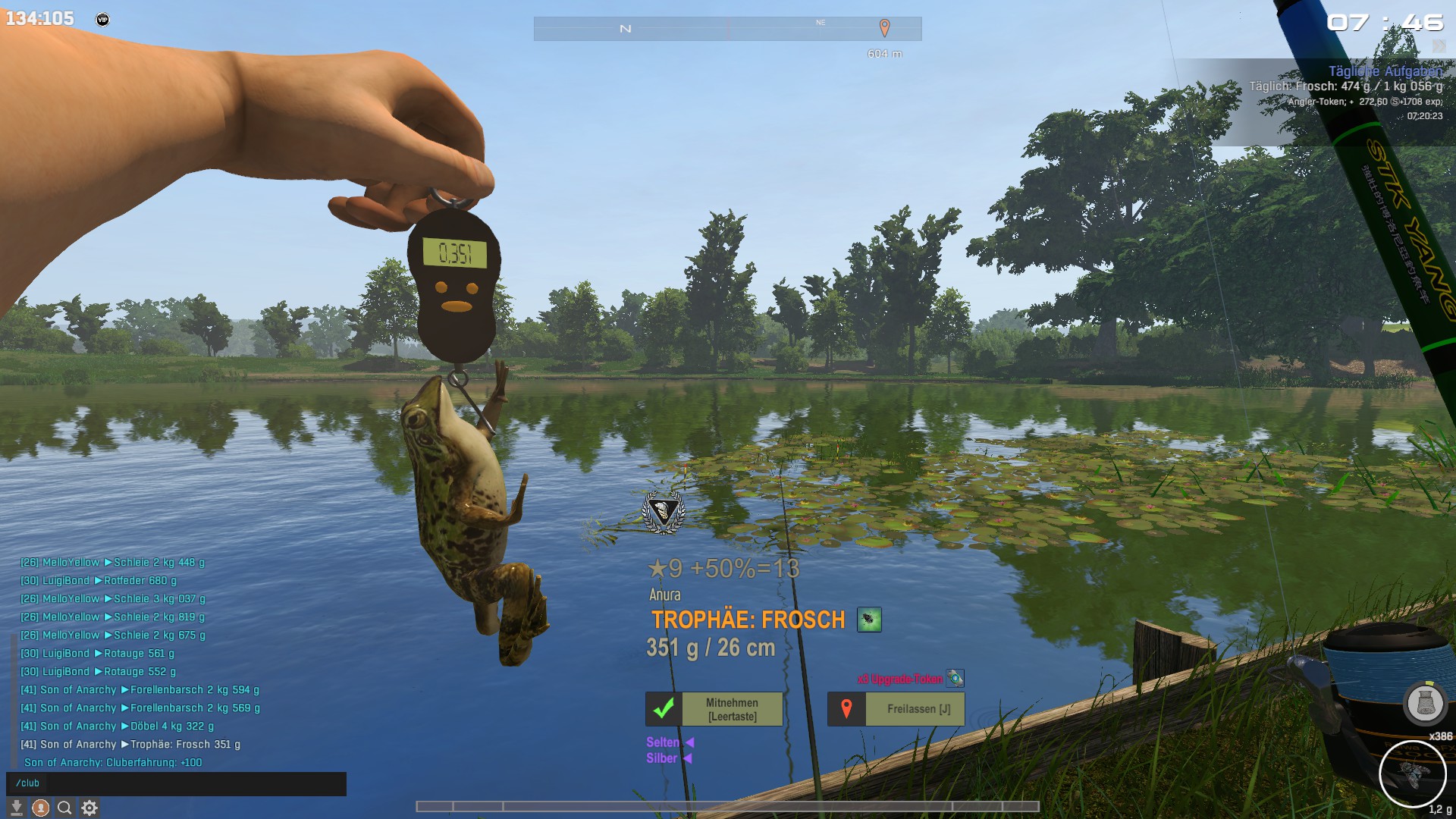This screenshot has height=819, width=1456.
Task: Open the chat search magnifier icon
Action: coord(64,808)
